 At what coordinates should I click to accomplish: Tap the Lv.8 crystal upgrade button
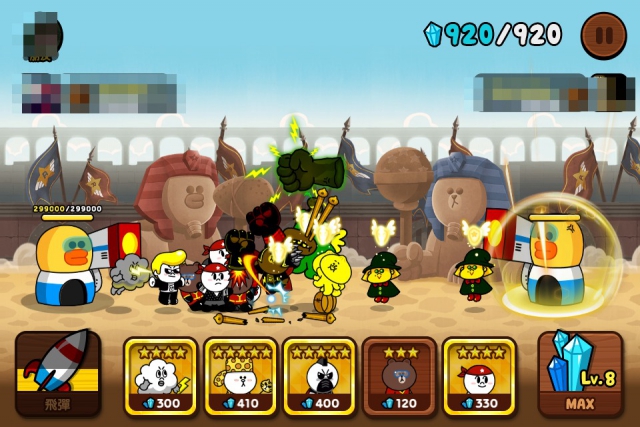point(580,373)
